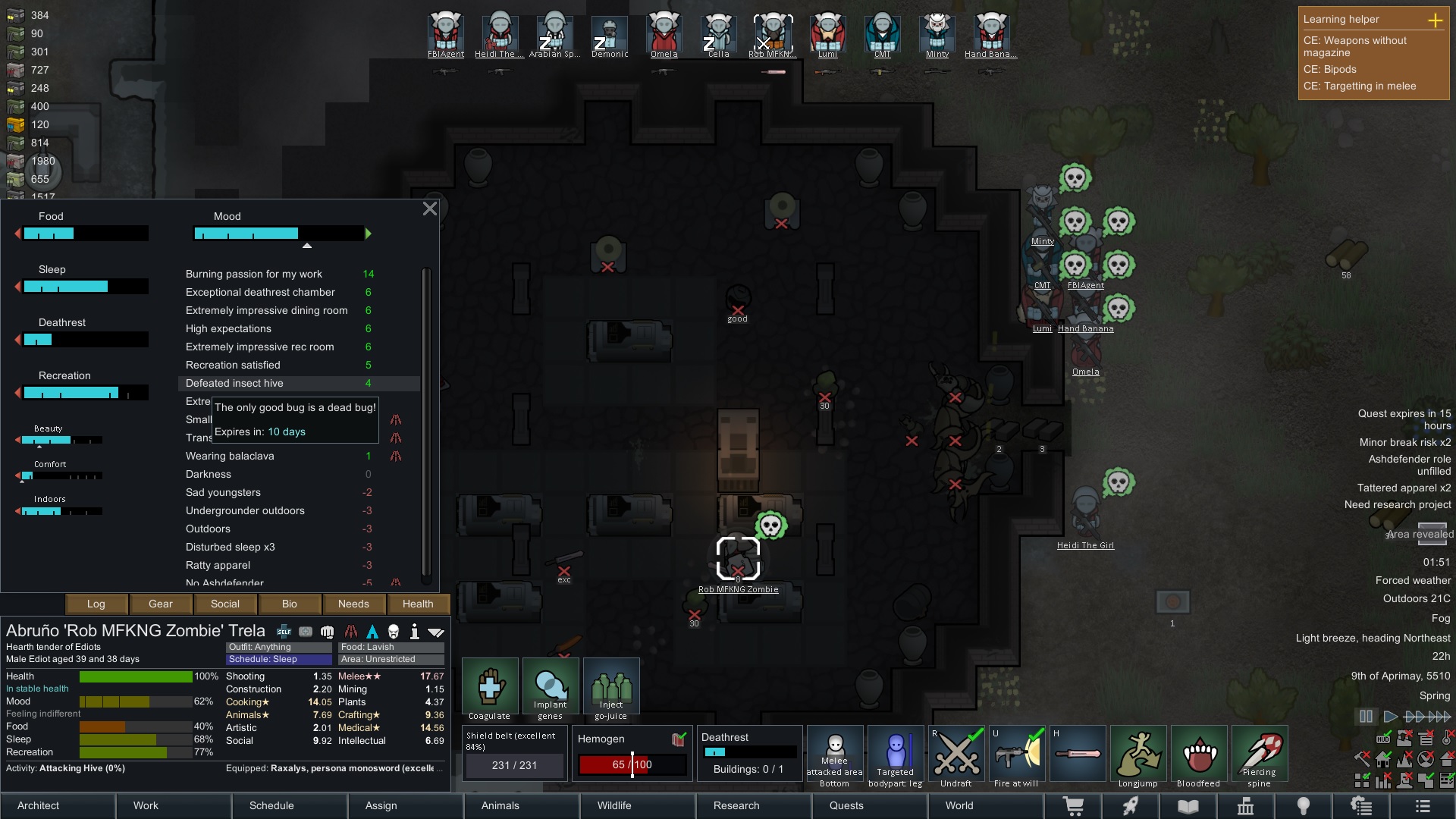Open the Area: Unrestricted dropdown
Viewport: 1456px width, 819px height.
point(390,659)
